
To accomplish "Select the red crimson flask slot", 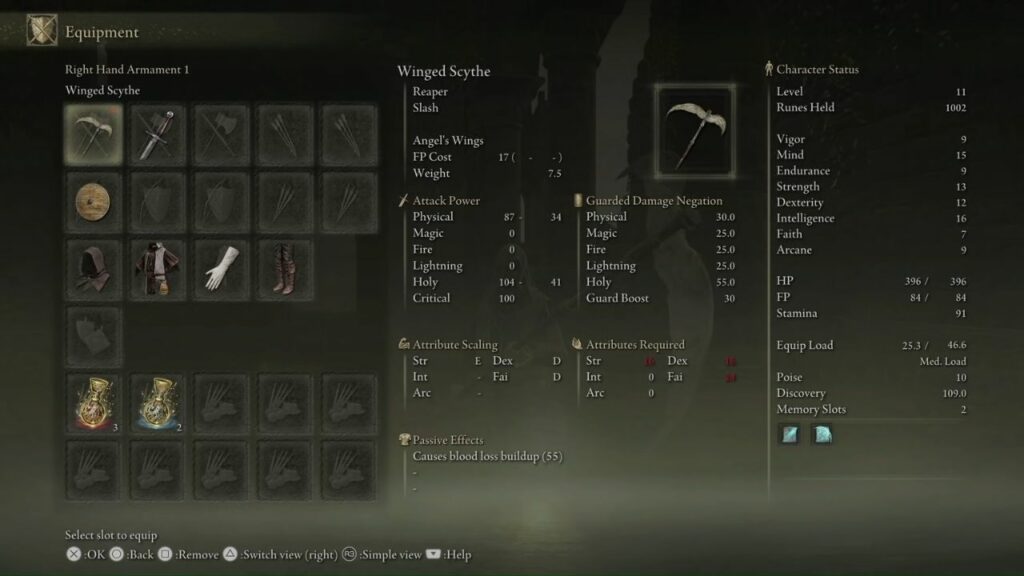I will tap(94, 403).
